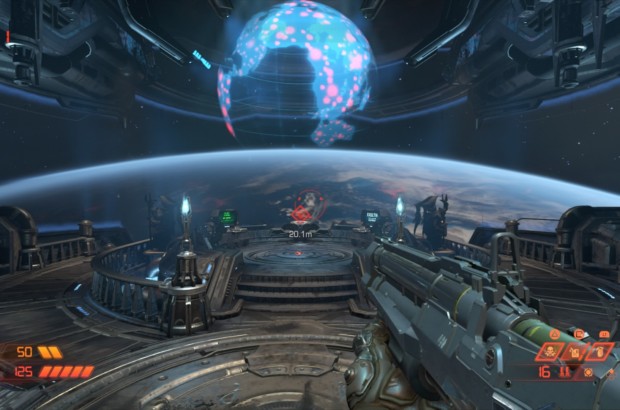Select the skull equipment icon
The image size is (620, 410).
click(x=550, y=352)
